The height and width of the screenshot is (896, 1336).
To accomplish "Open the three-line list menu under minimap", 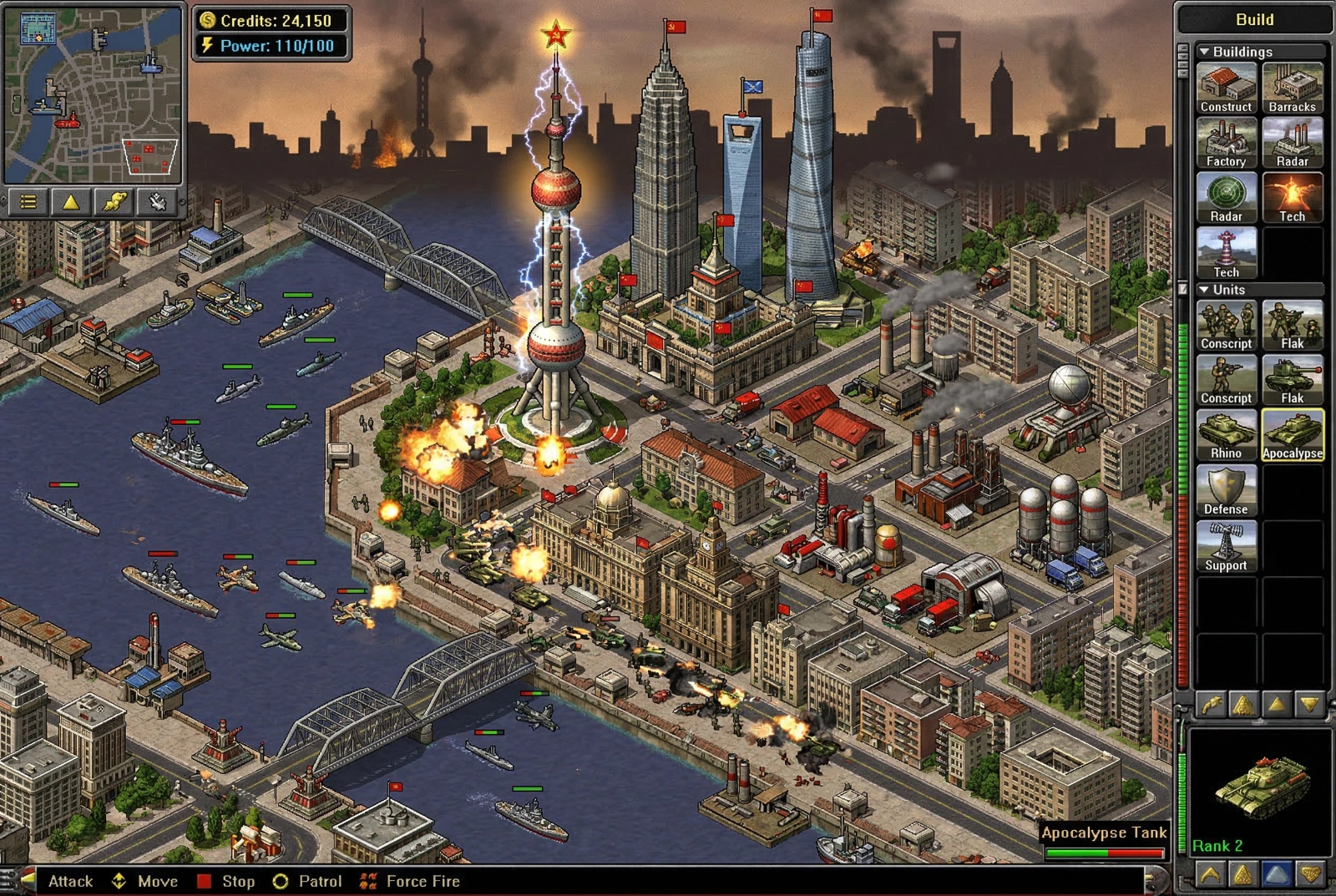I will click(x=28, y=202).
